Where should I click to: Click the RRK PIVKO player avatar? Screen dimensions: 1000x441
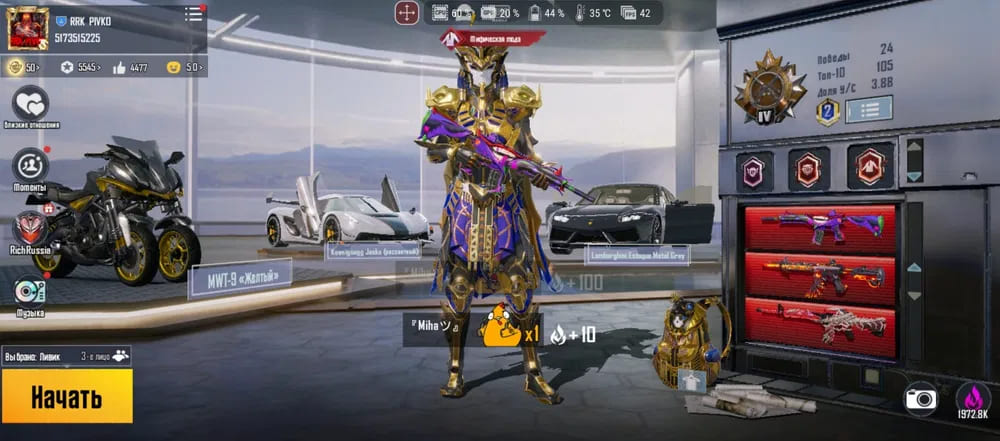(x=28, y=28)
